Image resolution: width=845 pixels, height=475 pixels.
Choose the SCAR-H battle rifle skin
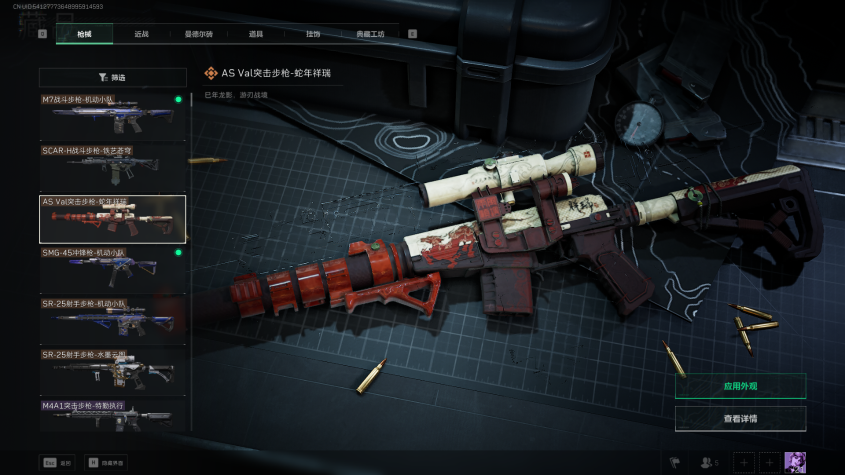coord(113,167)
